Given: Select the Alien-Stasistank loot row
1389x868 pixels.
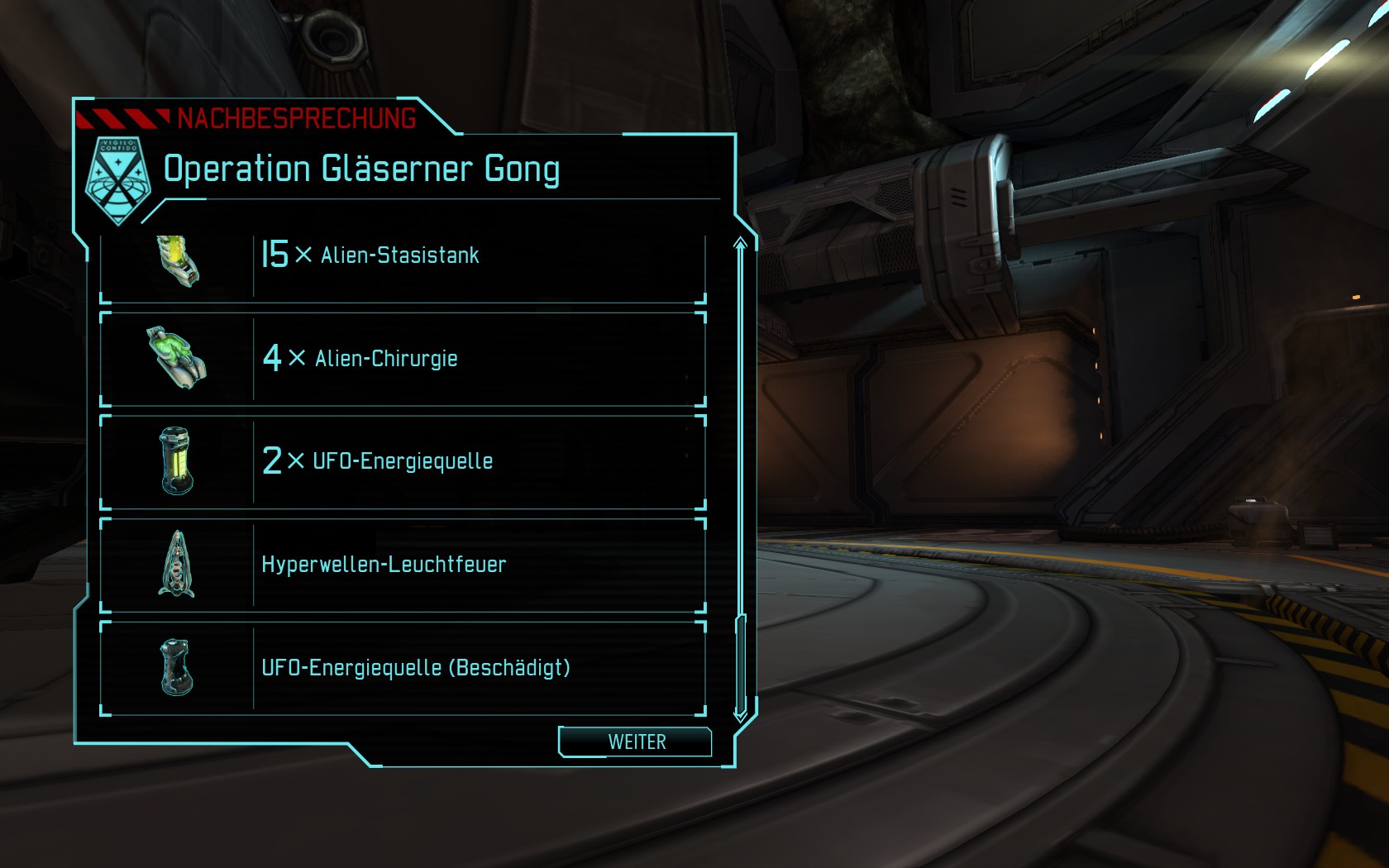Looking at the screenshot, I should click(403, 258).
